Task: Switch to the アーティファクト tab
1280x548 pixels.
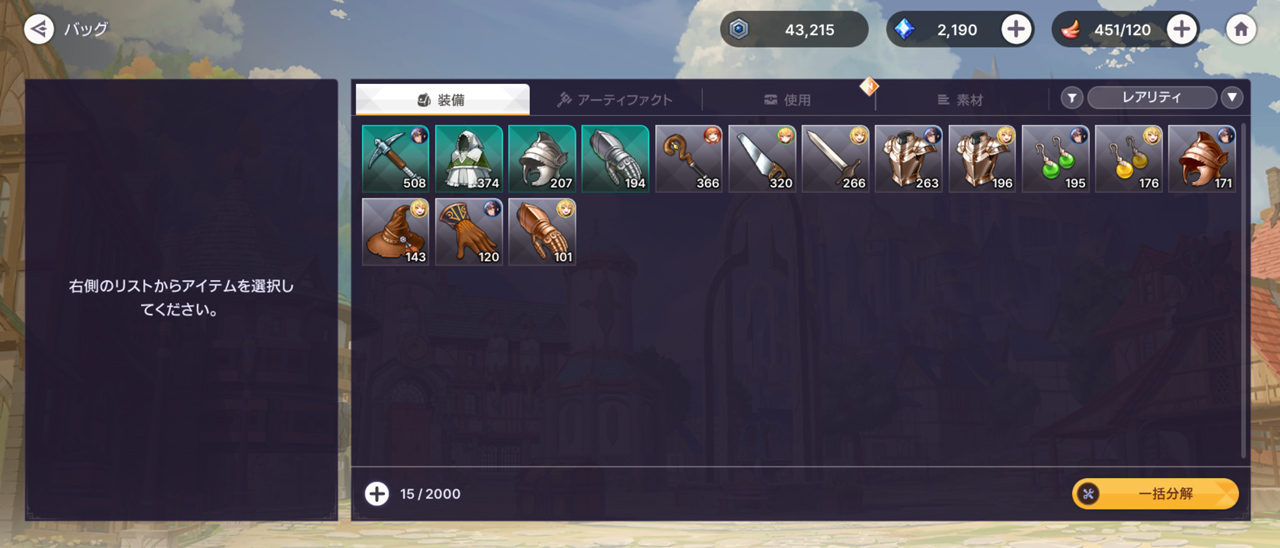Action: [615, 99]
